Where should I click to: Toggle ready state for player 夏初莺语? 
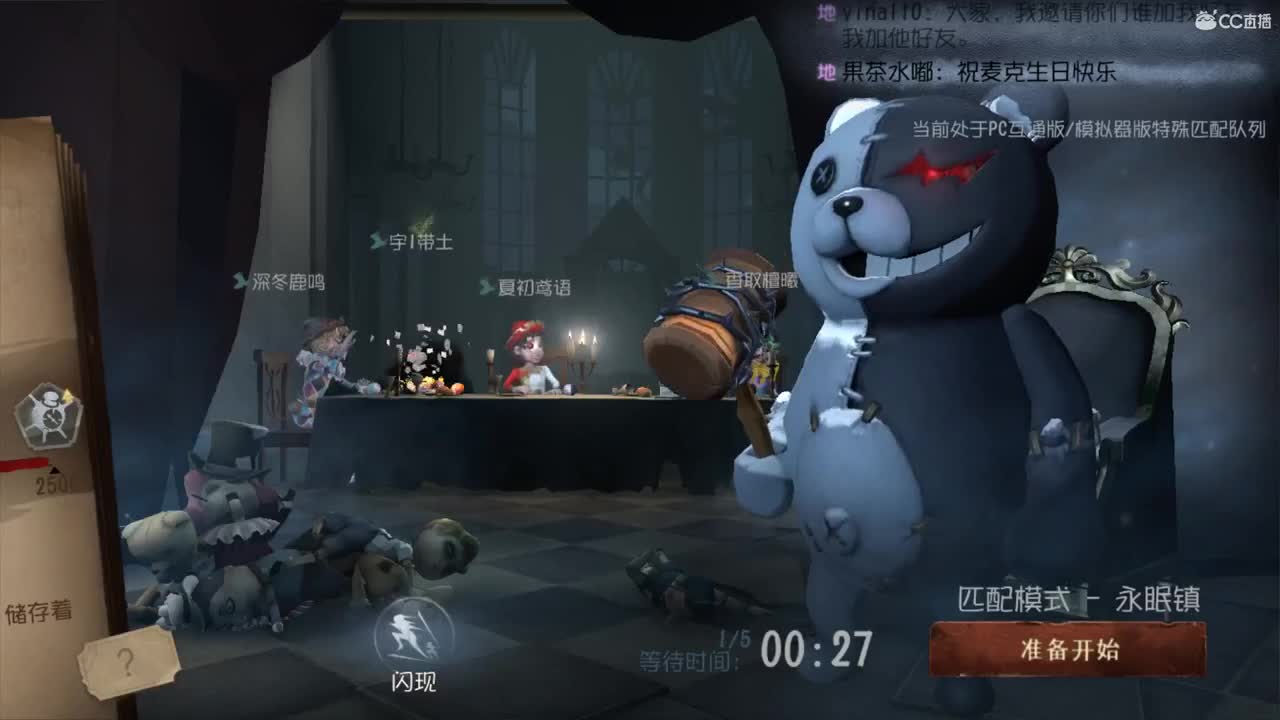[x=529, y=286]
